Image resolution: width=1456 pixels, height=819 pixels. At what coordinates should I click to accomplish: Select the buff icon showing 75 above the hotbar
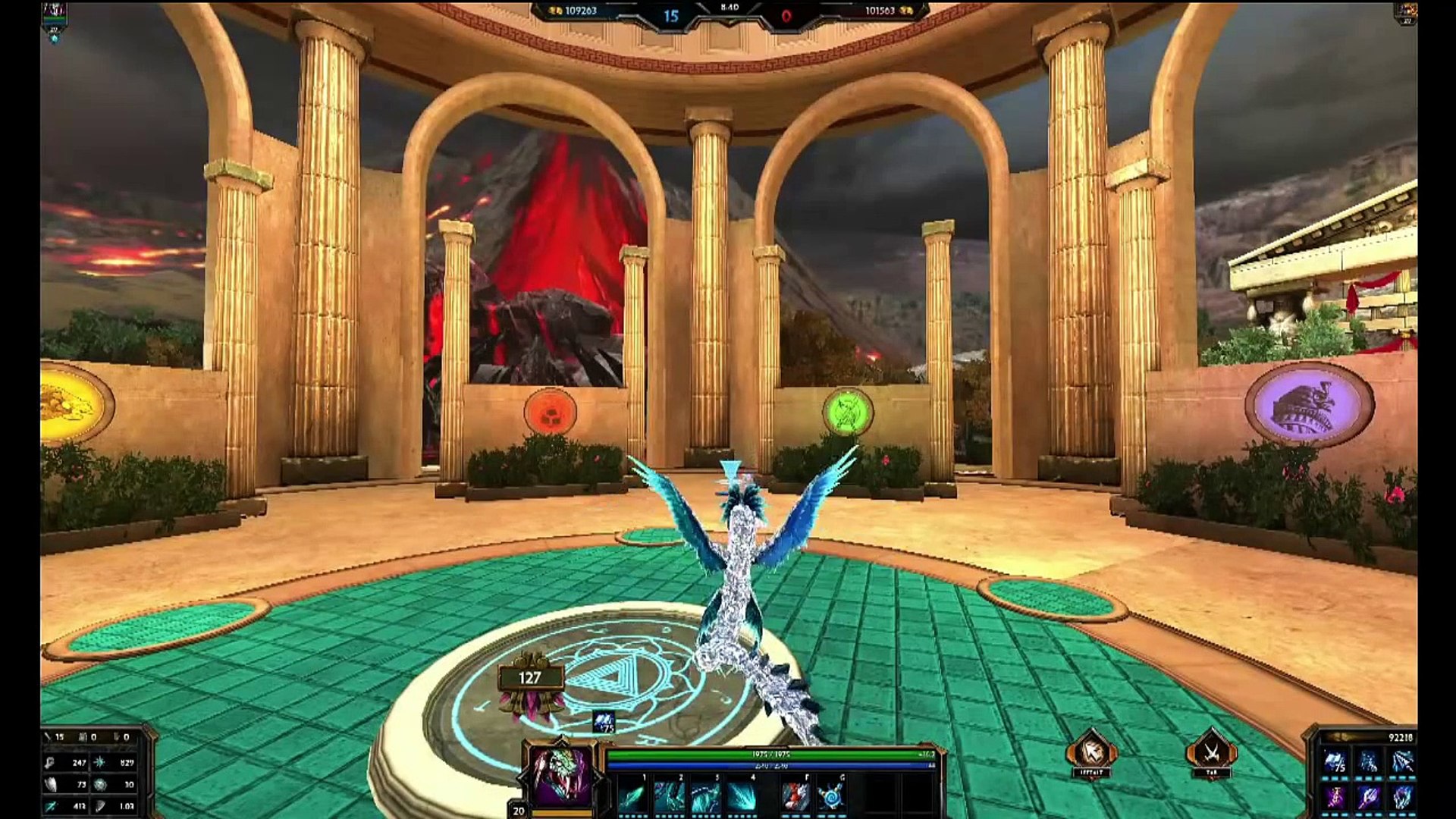coord(604,722)
